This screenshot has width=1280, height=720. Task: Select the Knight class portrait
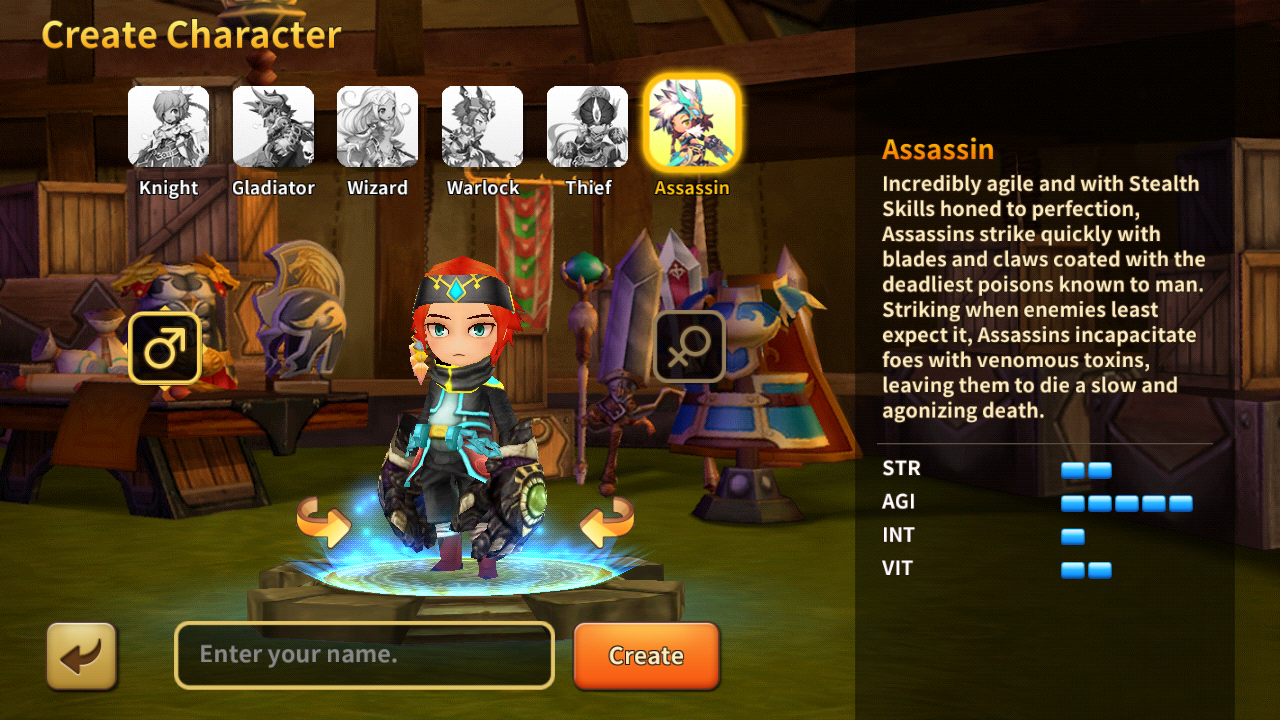point(168,127)
